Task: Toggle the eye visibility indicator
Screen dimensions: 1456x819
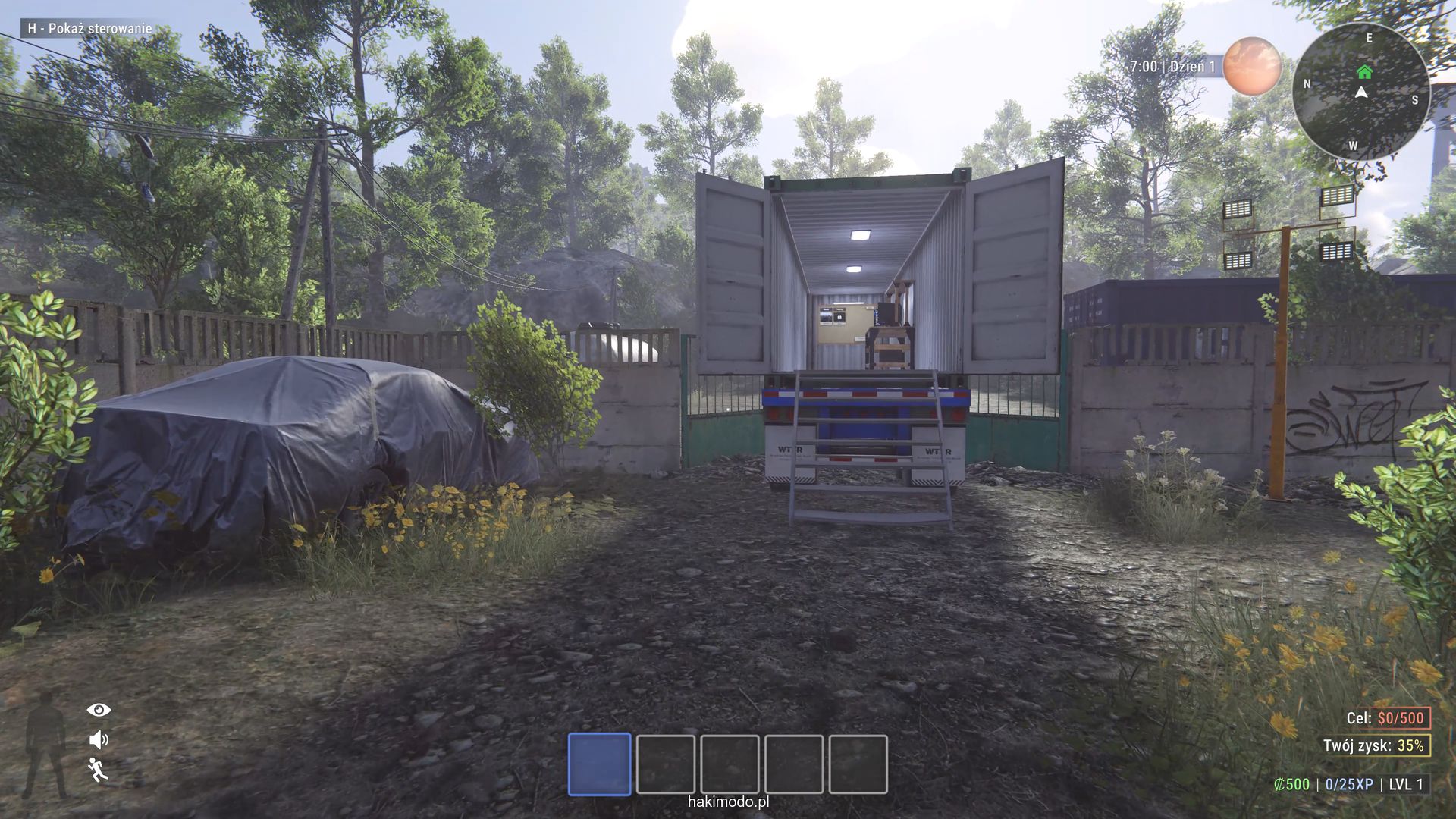Action: (99, 710)
